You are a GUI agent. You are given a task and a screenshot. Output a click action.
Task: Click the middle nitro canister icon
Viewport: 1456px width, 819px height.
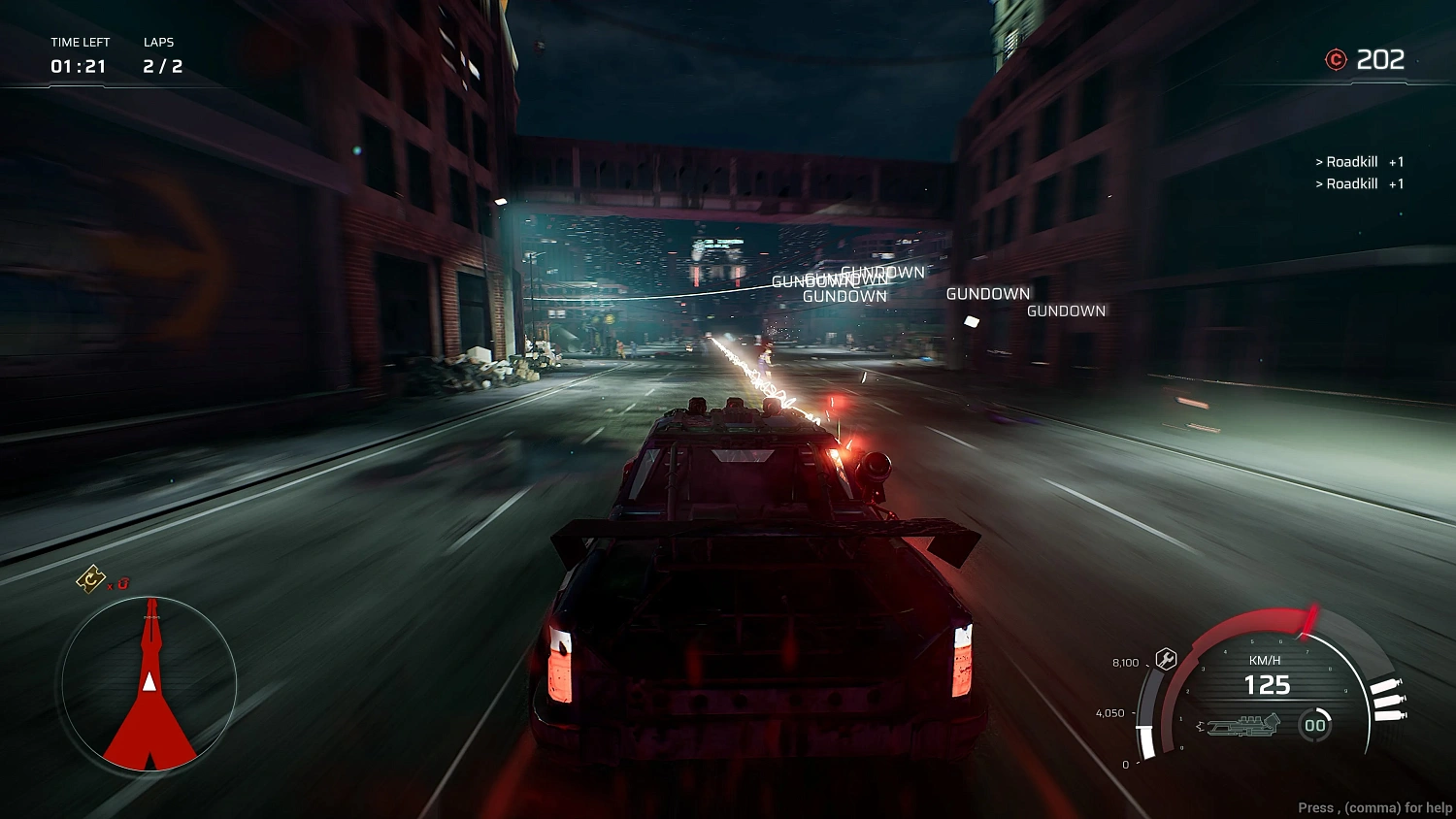[1388, 700]
